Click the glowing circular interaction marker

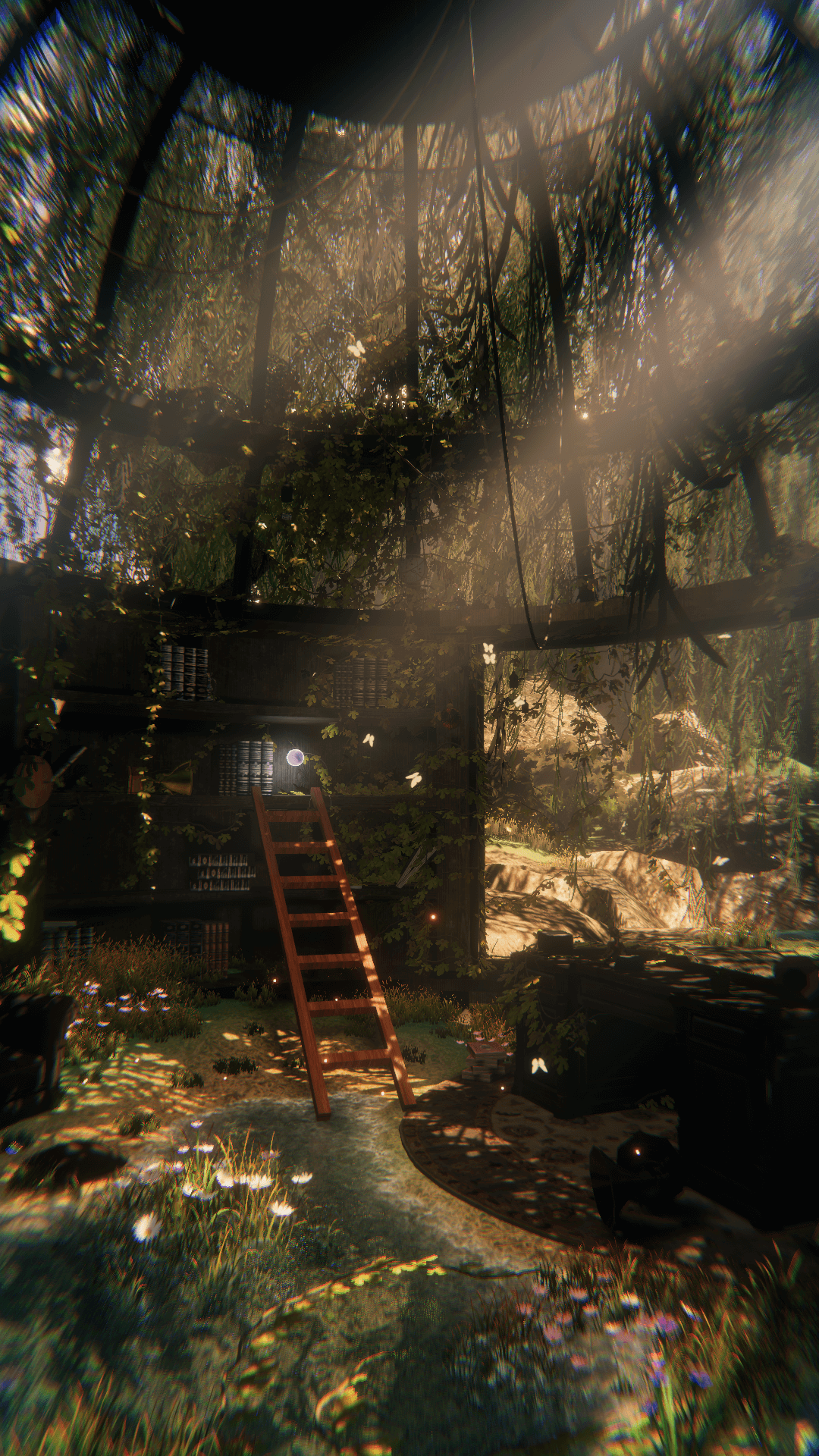click(x=295, y=756)
